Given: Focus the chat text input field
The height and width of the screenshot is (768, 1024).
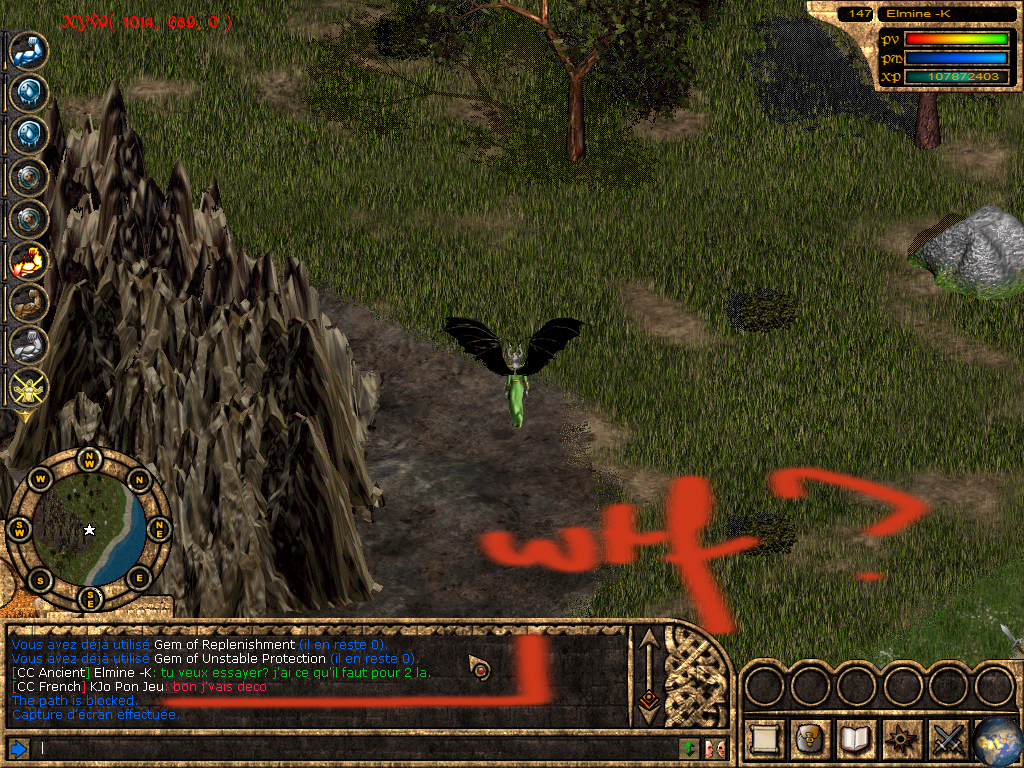Looking at the screenshot, I should tap(350, 748).
